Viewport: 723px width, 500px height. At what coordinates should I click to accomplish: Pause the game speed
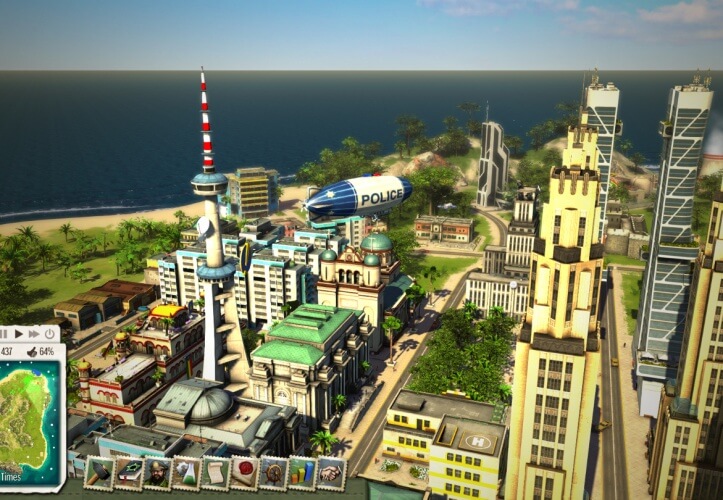click(x=3, y=333)
